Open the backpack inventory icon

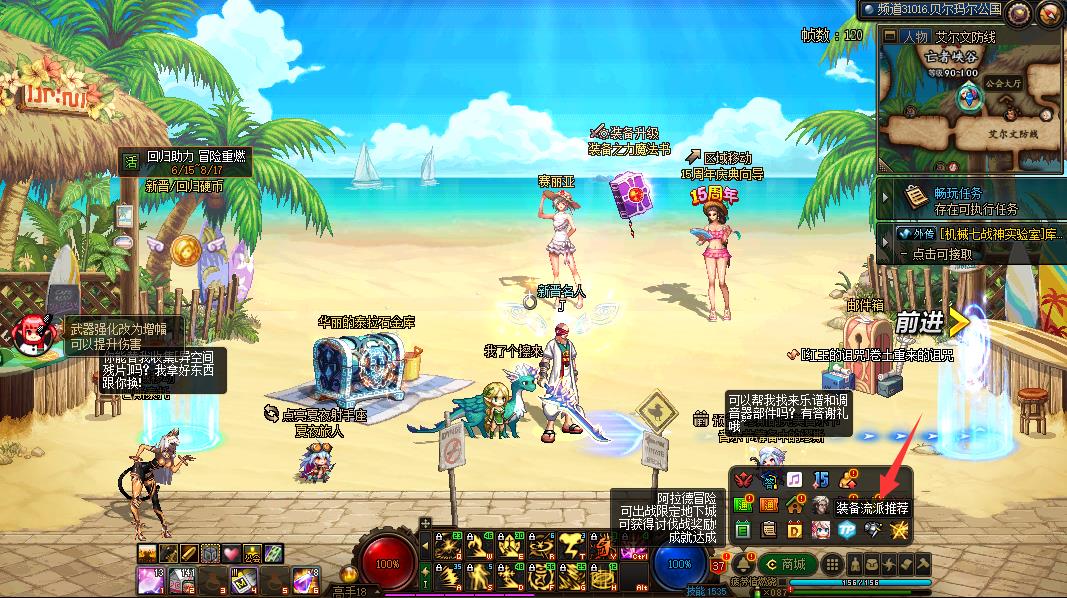[871, 563]
